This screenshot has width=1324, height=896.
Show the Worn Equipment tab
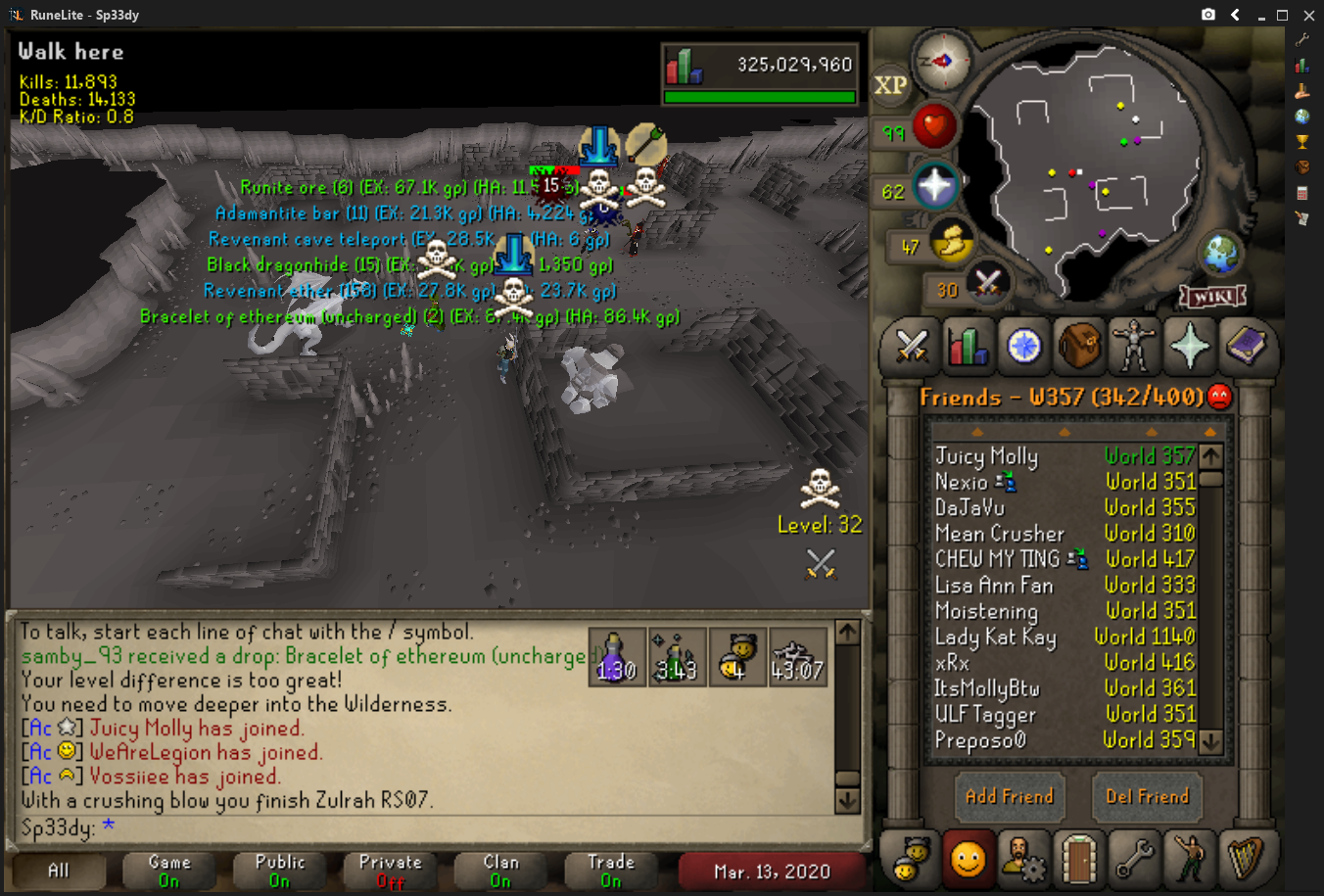(1134, 346)
